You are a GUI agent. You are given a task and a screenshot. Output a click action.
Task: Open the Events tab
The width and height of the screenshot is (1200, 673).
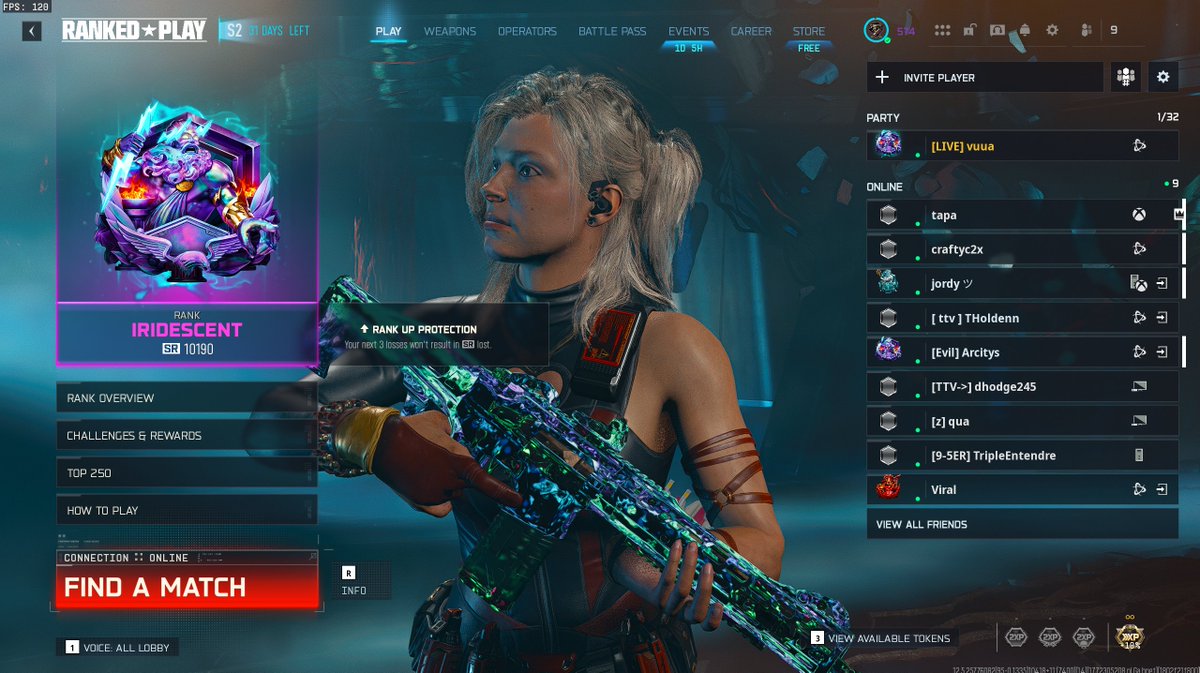pos(688,31)
